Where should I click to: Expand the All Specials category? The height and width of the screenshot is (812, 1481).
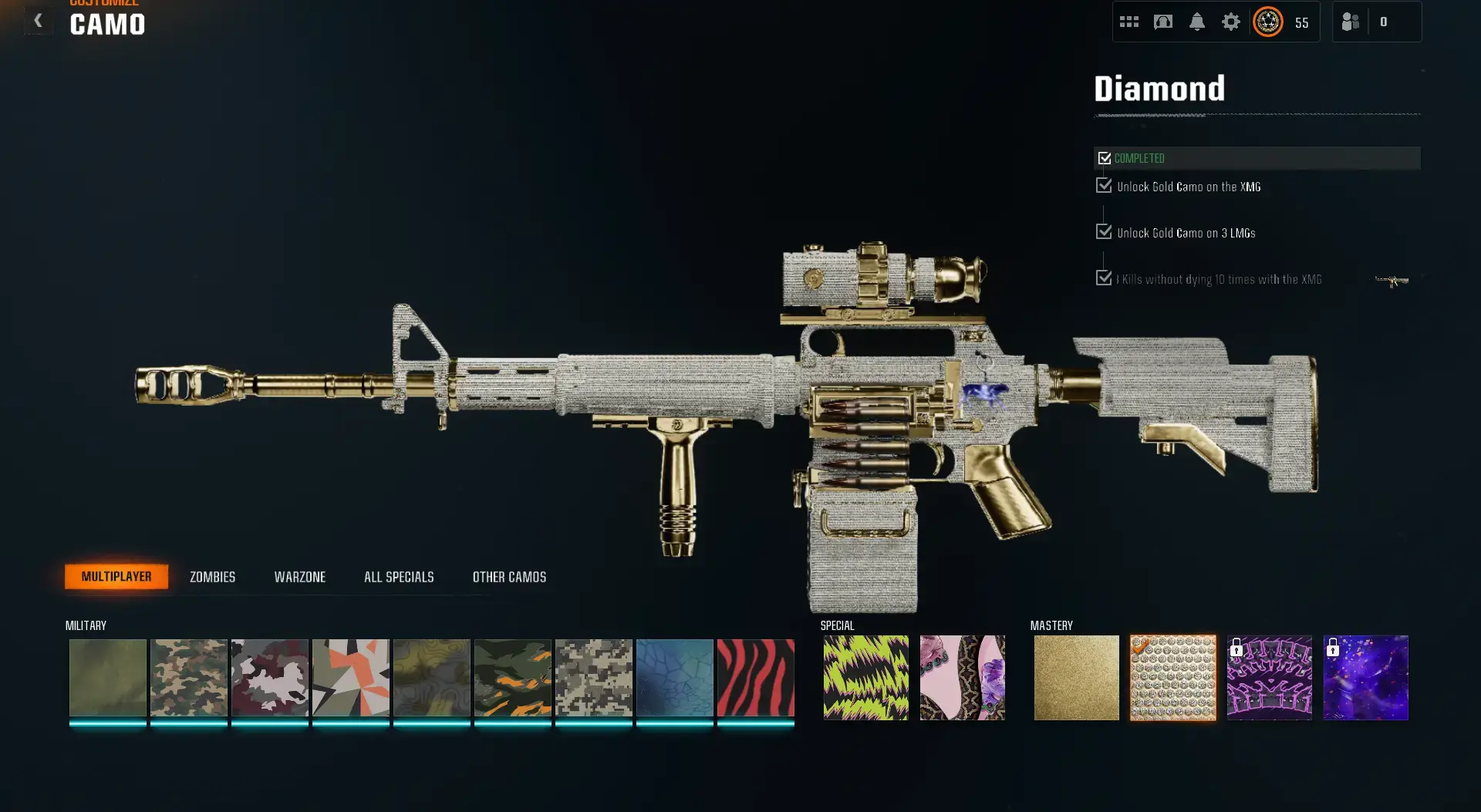399,576
